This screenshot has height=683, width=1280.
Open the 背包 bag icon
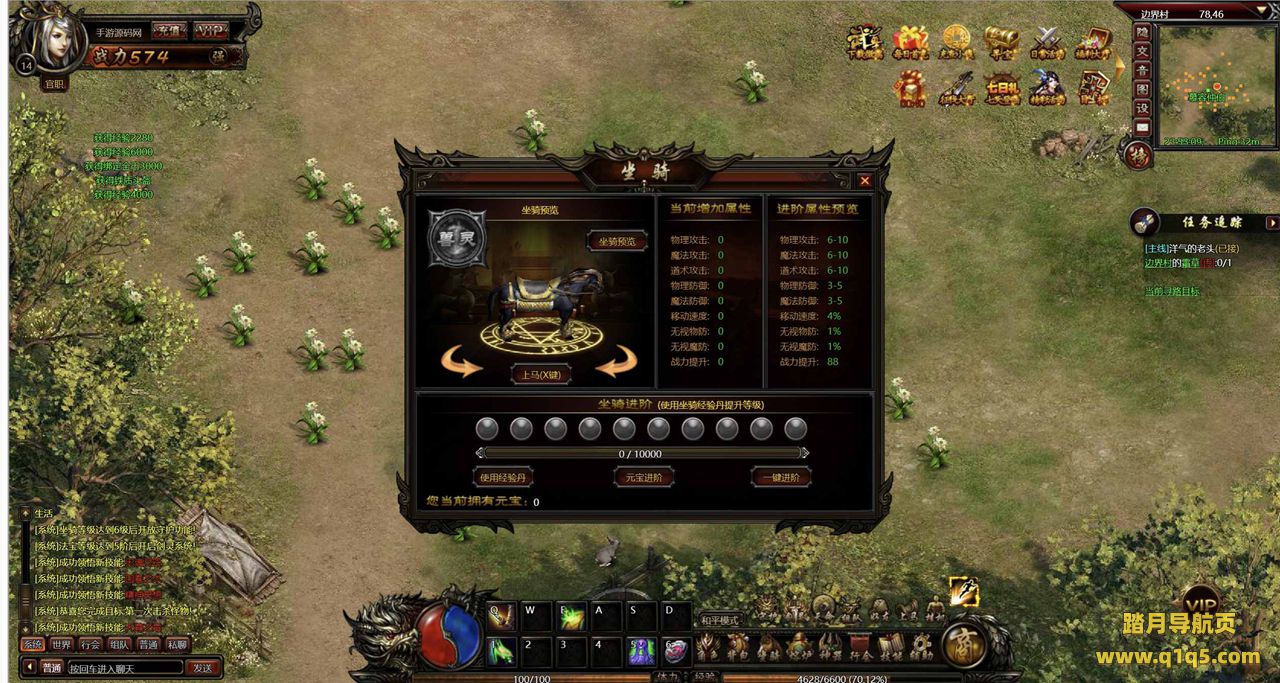tap(738, 646)
